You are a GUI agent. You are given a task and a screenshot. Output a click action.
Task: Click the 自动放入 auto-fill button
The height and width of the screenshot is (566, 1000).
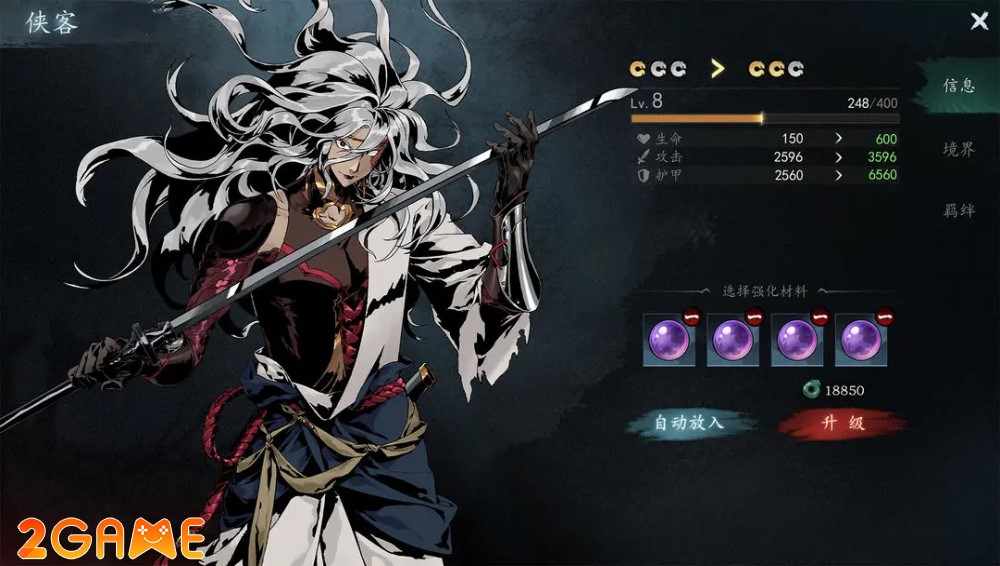pyautogui.click(x=688, y=423)
